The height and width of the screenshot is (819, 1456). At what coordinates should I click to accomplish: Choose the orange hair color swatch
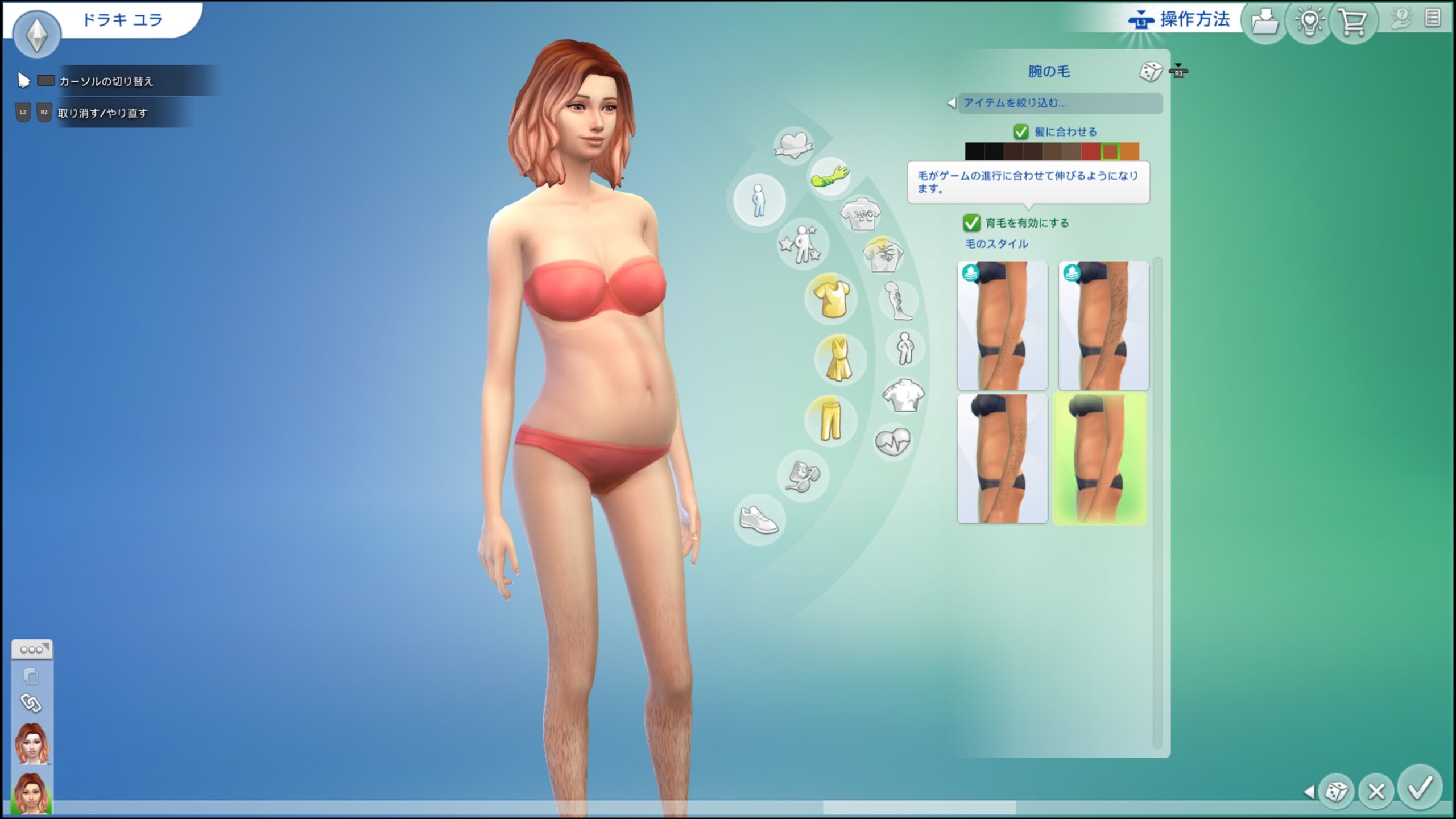(x=1130, y=151)
